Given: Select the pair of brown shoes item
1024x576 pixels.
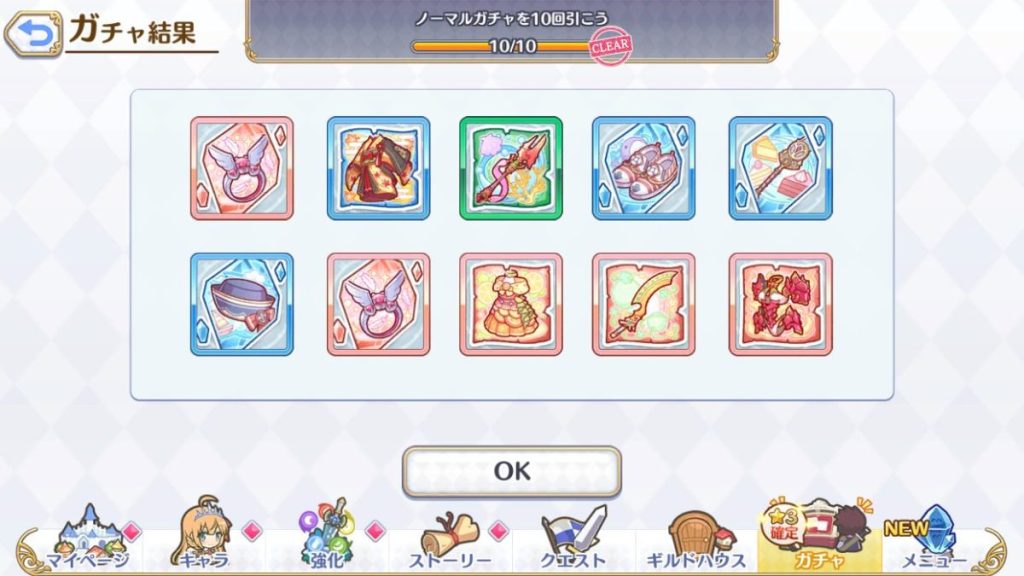Looking at the screenshot, I should click(x=644, y=168).
